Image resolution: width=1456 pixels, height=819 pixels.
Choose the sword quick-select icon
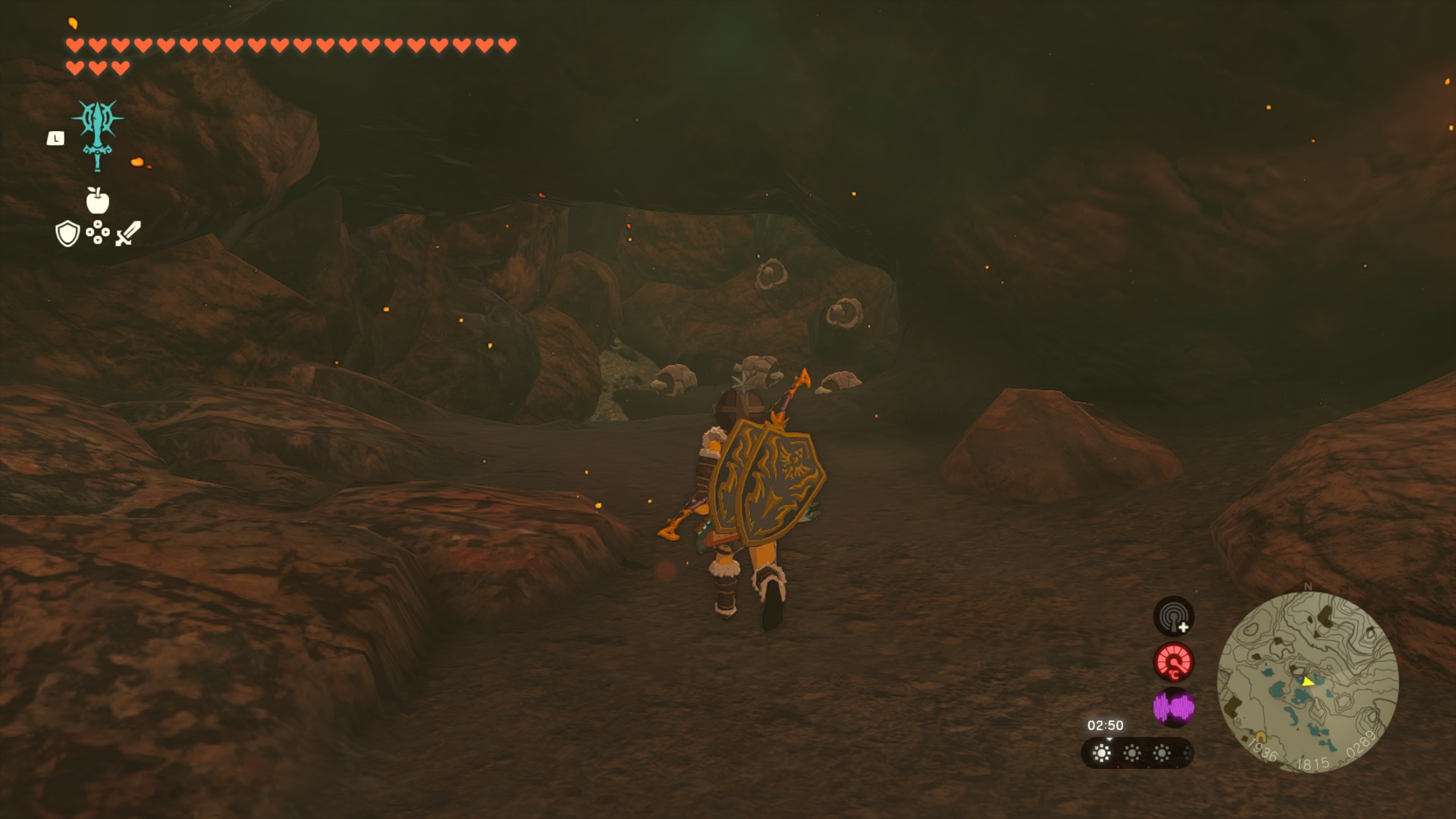[128, 234]
